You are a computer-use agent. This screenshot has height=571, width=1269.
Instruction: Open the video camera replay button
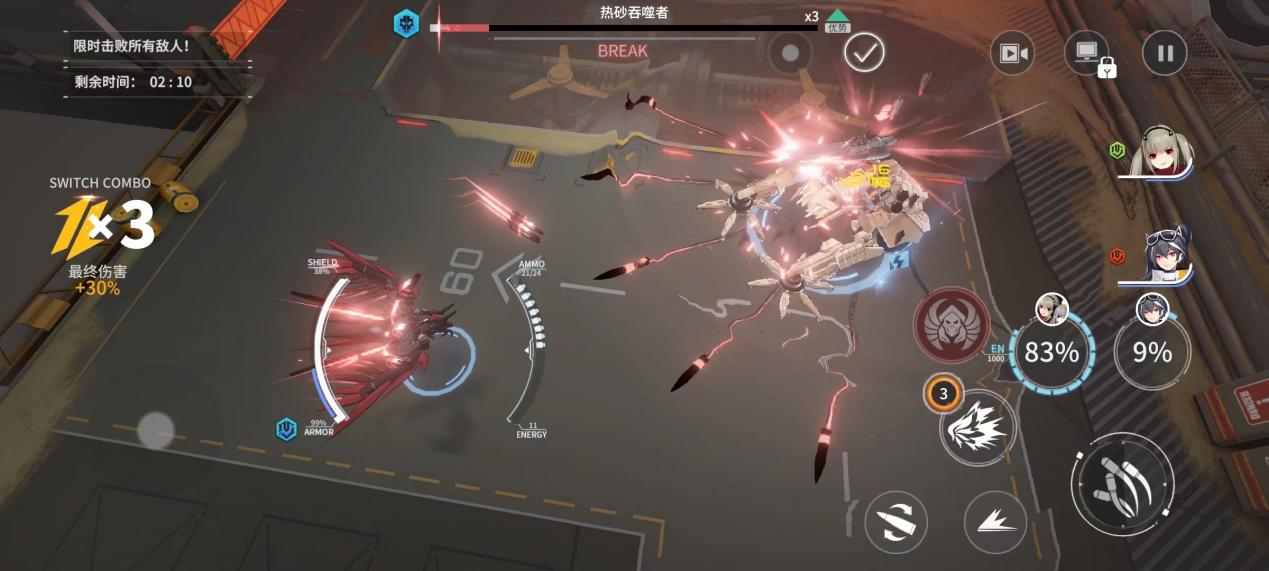click(x=1012, y=53)
